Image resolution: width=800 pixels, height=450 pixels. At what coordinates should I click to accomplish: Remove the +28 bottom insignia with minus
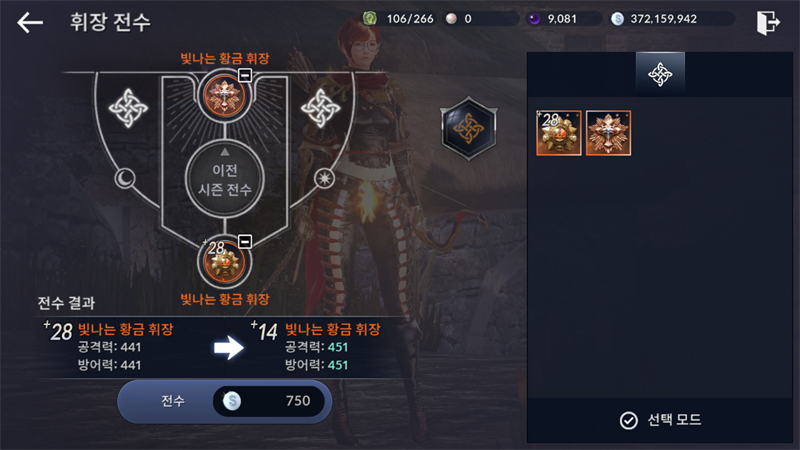coord(245,242)
